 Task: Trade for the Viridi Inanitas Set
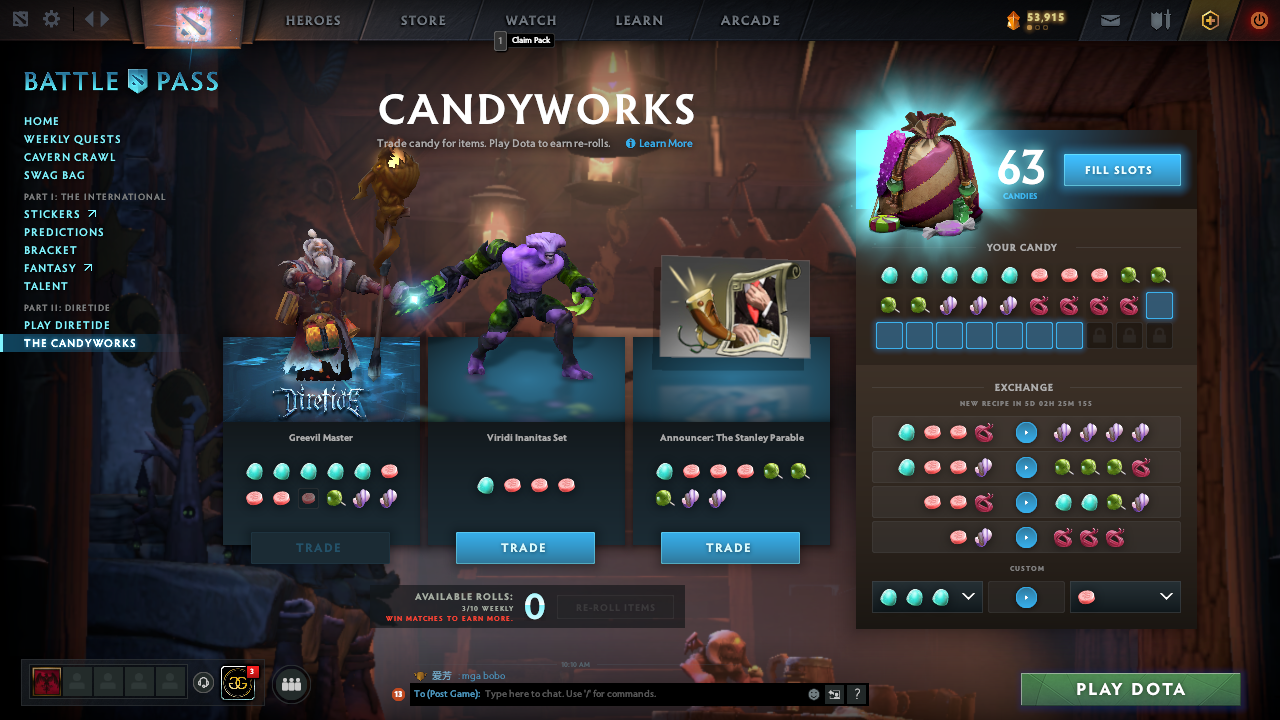525,548
